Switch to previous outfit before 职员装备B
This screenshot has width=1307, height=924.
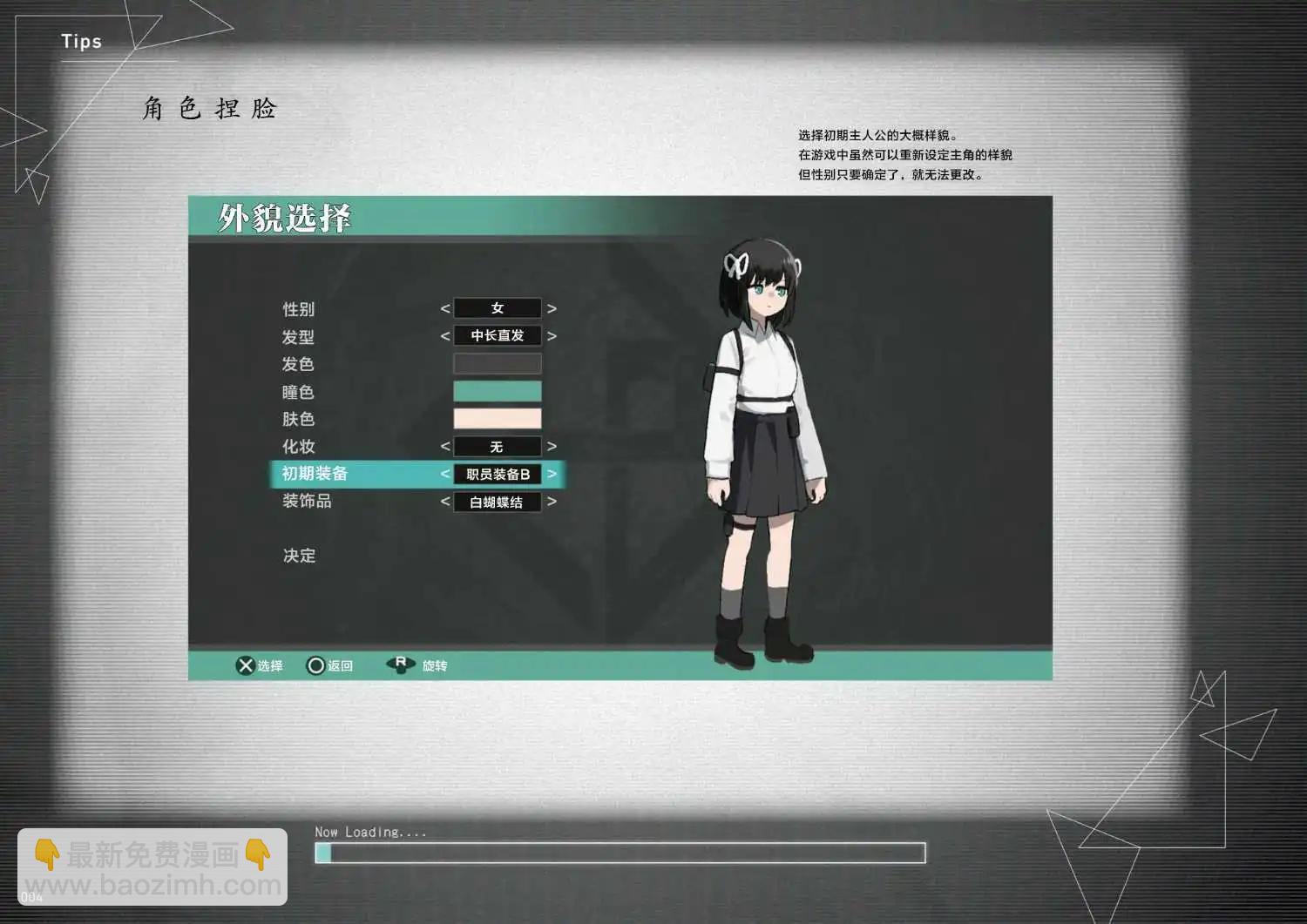[x=445, y=474]
